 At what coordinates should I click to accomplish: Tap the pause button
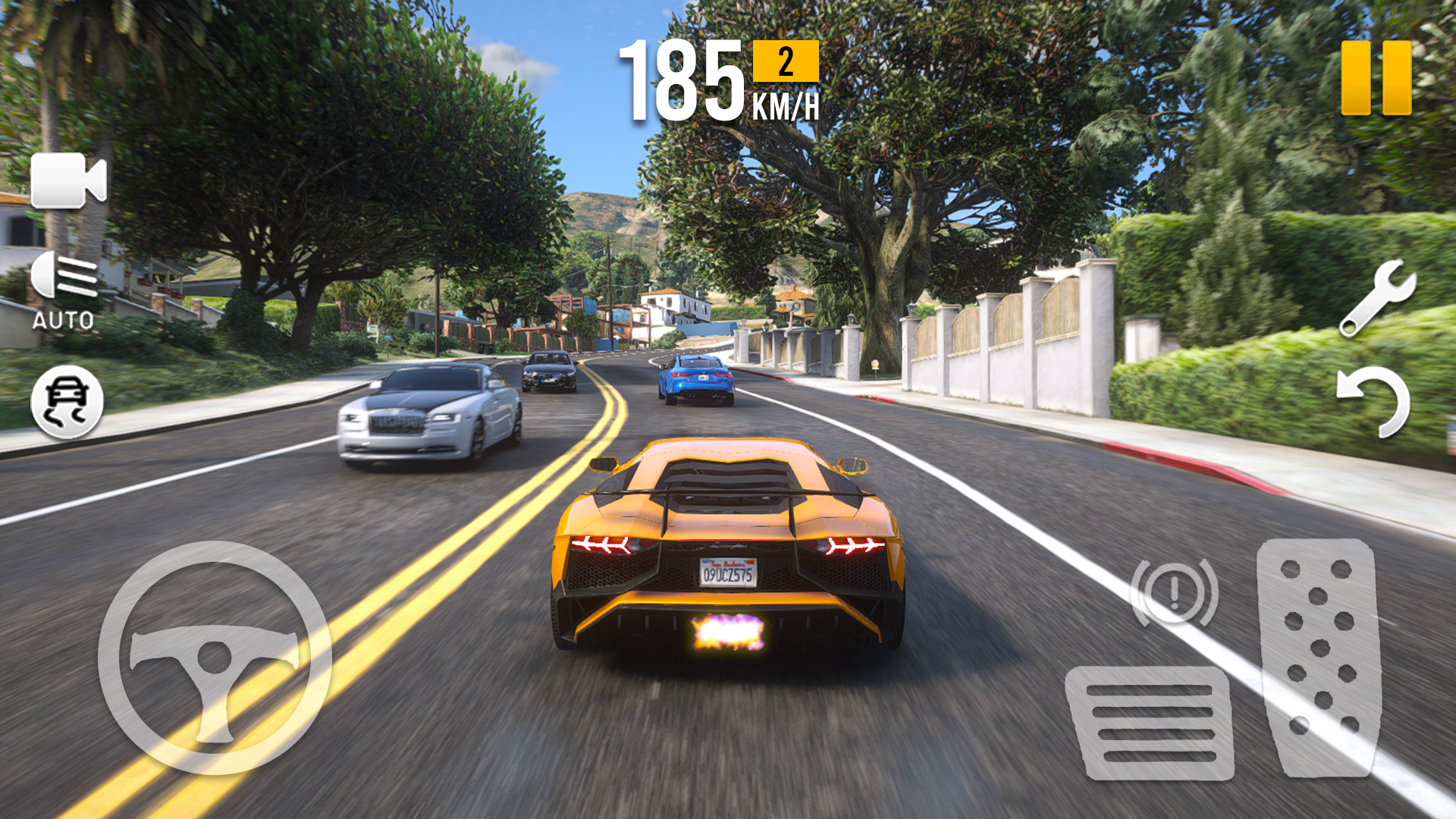(1377, 77)
